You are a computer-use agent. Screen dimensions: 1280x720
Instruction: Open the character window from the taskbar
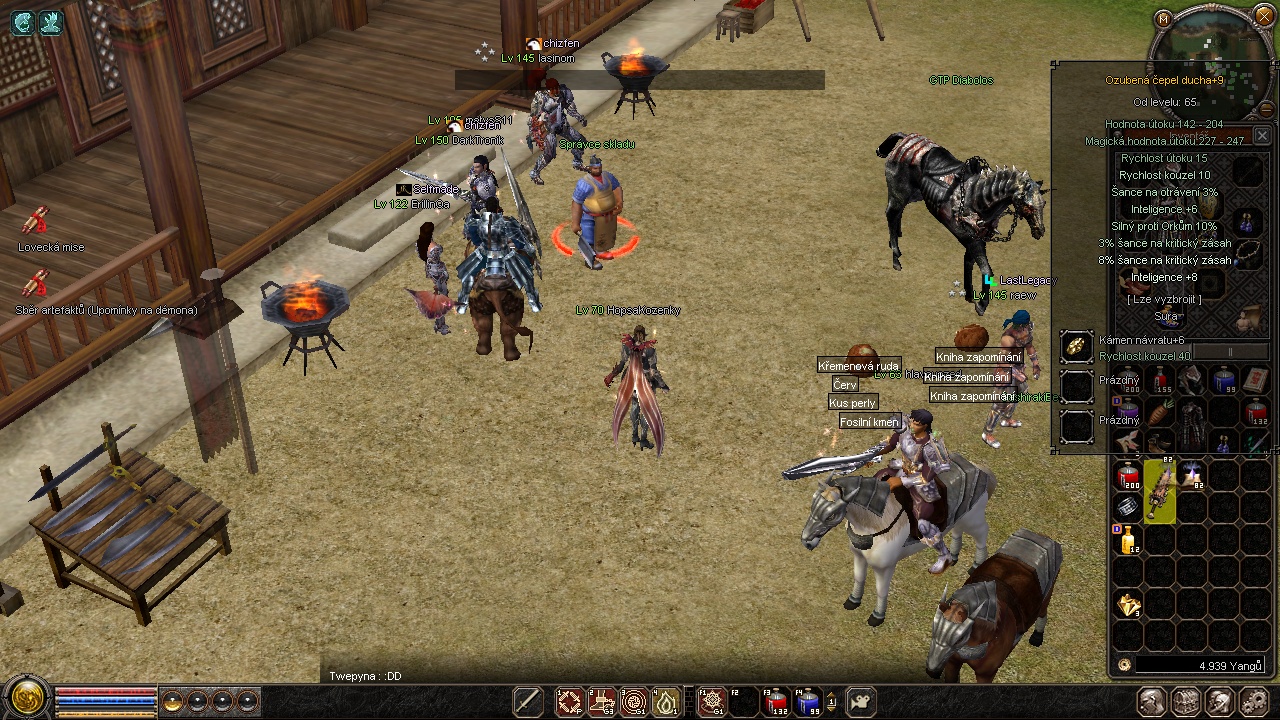pos(1152,702)
